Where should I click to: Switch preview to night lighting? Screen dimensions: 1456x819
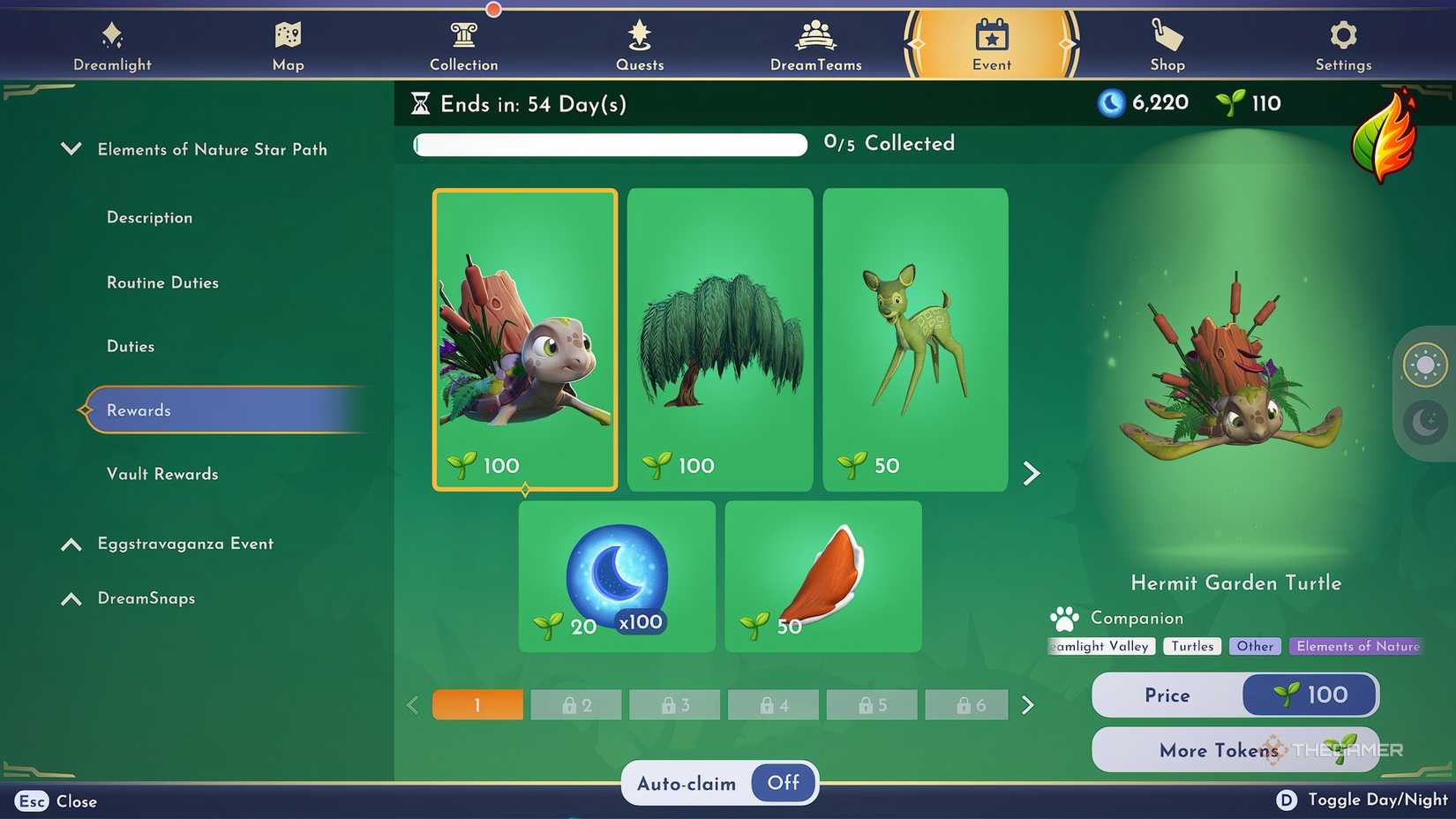coord(1424,424)
